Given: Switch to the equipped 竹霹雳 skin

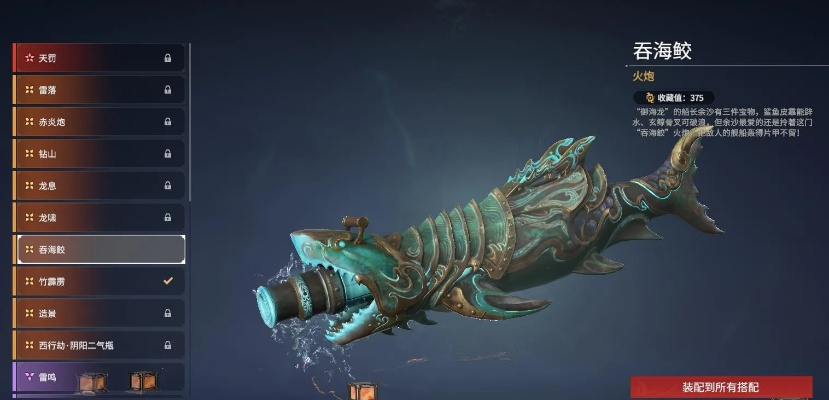Looking at the screenshot, I should click(98, 281).
